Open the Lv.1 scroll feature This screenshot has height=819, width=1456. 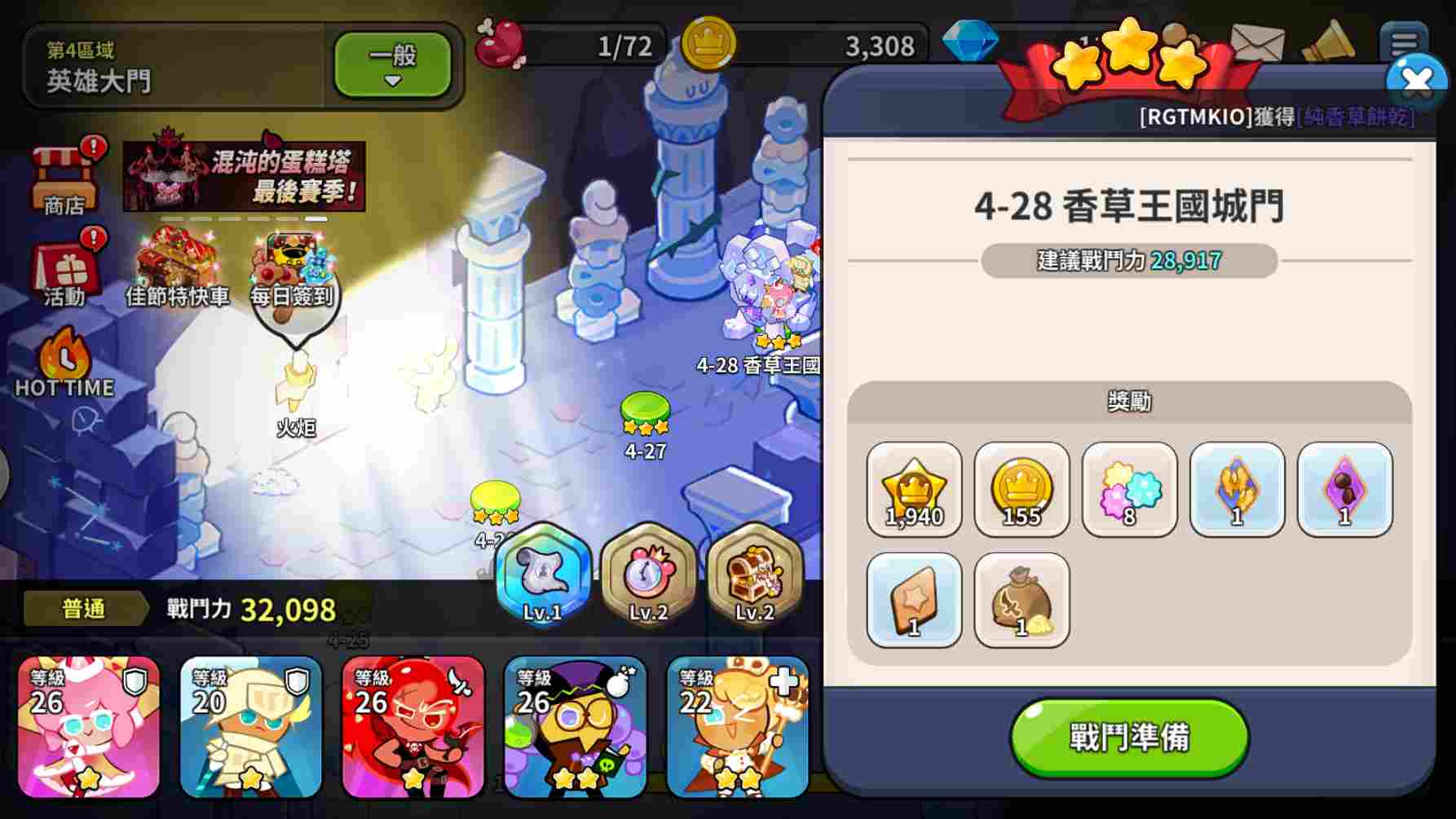pos(540,580)
